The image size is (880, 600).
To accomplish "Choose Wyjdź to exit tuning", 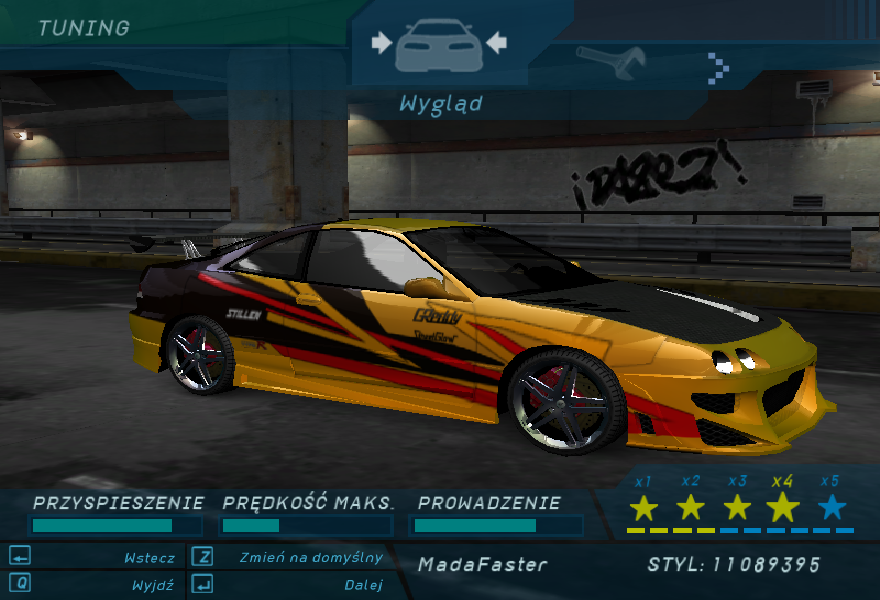I will pos(152,585).
